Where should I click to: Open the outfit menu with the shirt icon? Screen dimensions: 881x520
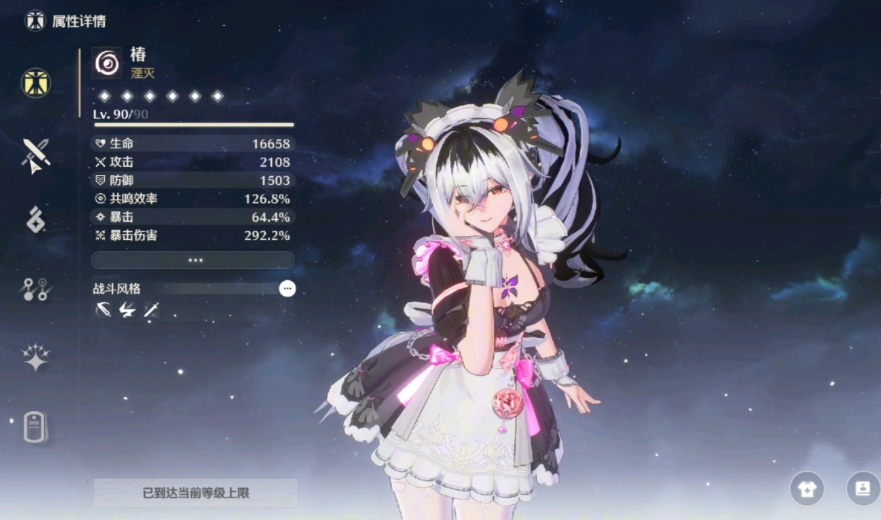click(x=806, y=488)
